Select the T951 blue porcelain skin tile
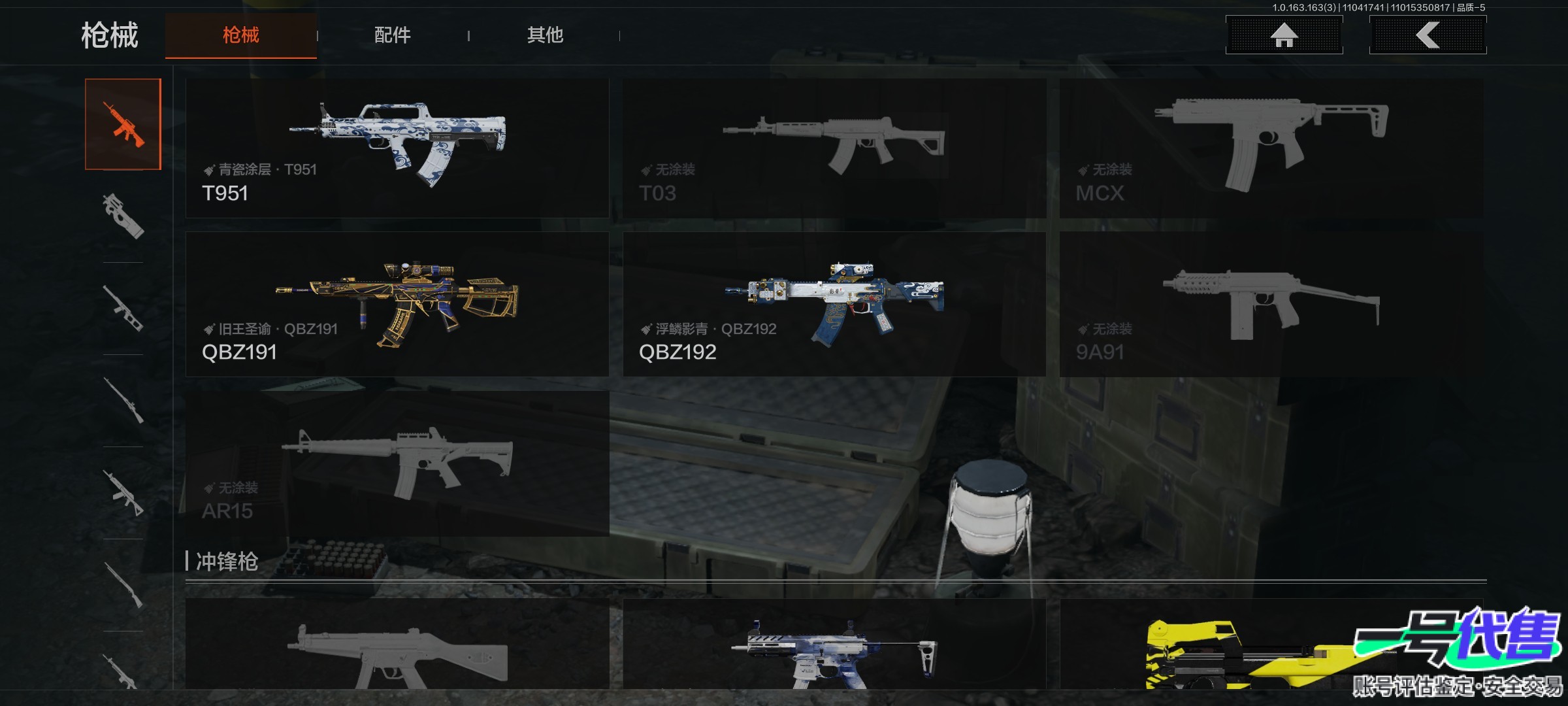 397,148
